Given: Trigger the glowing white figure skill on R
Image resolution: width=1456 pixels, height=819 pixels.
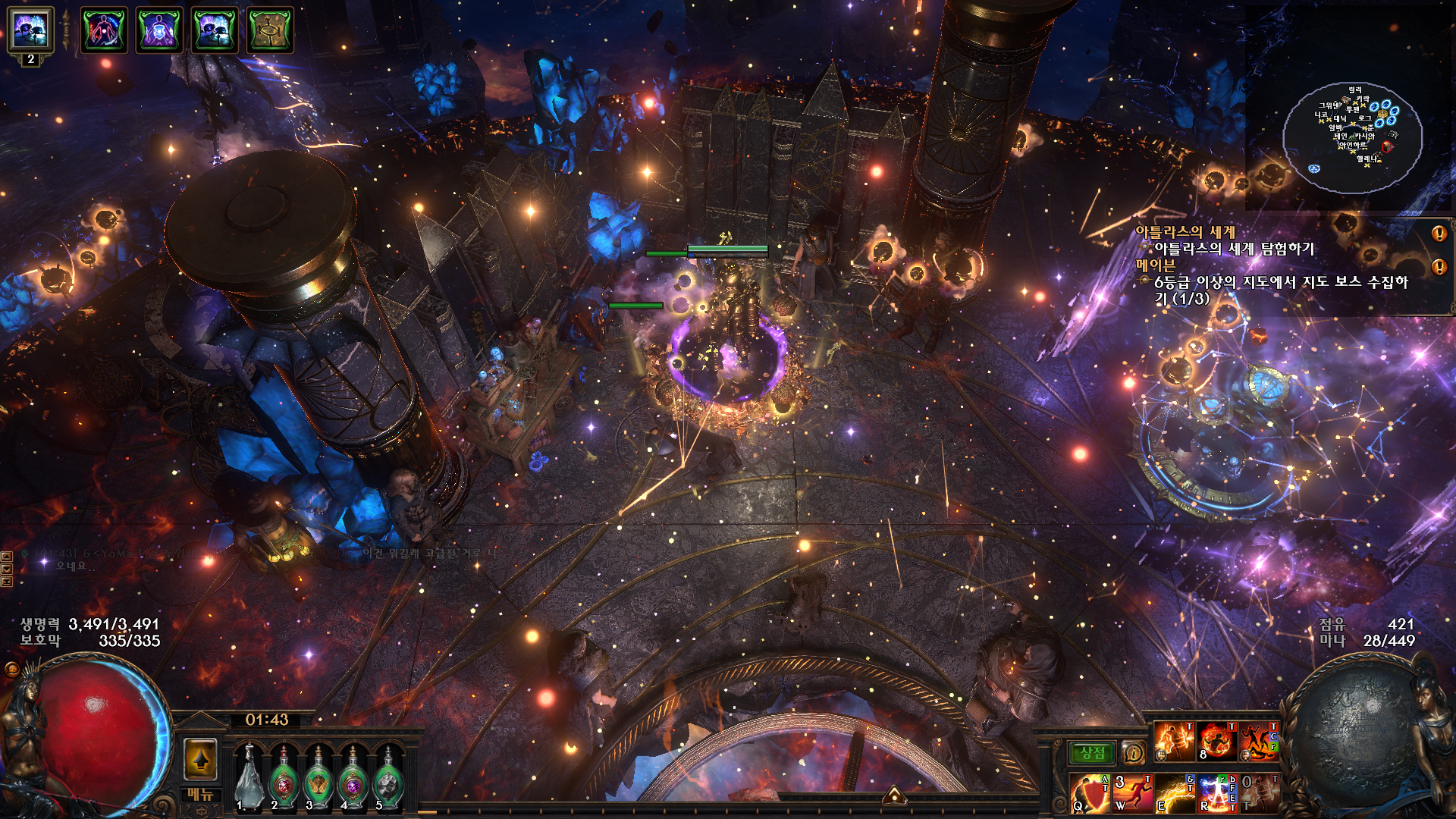Looking at the screenshot, I should [x=1217, y=793].
